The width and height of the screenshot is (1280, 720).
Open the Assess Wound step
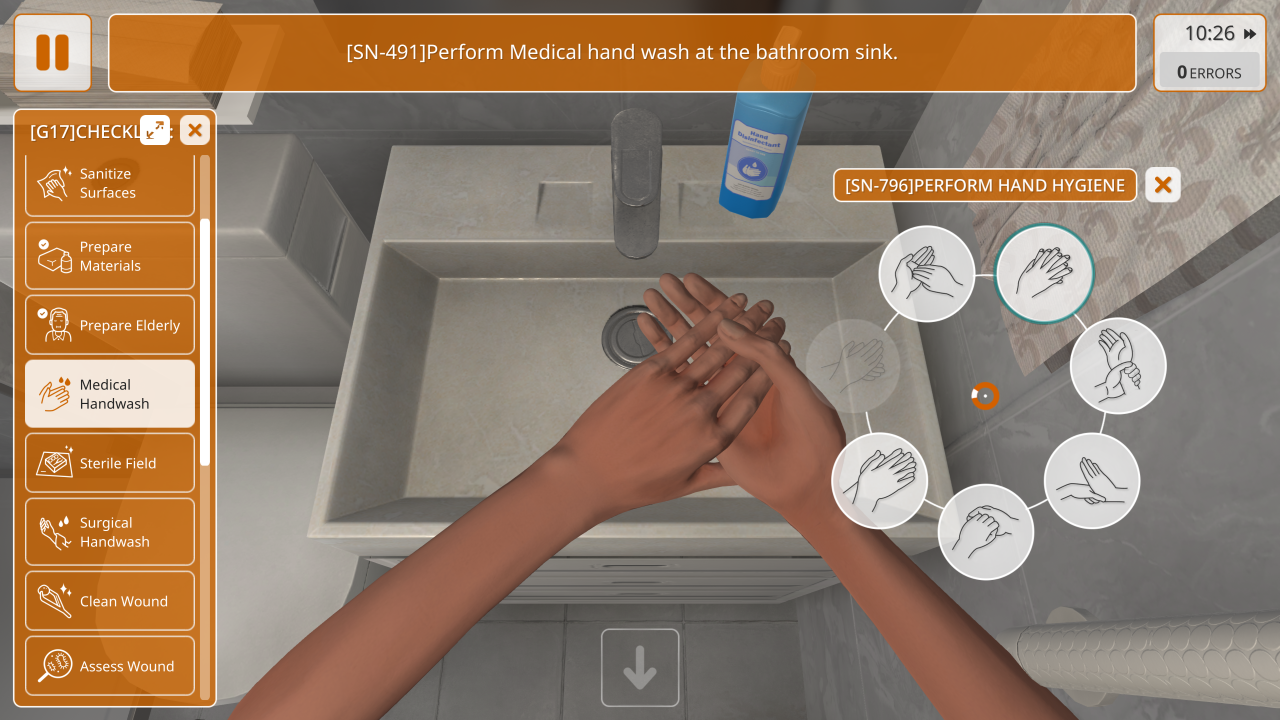point(110,666)
